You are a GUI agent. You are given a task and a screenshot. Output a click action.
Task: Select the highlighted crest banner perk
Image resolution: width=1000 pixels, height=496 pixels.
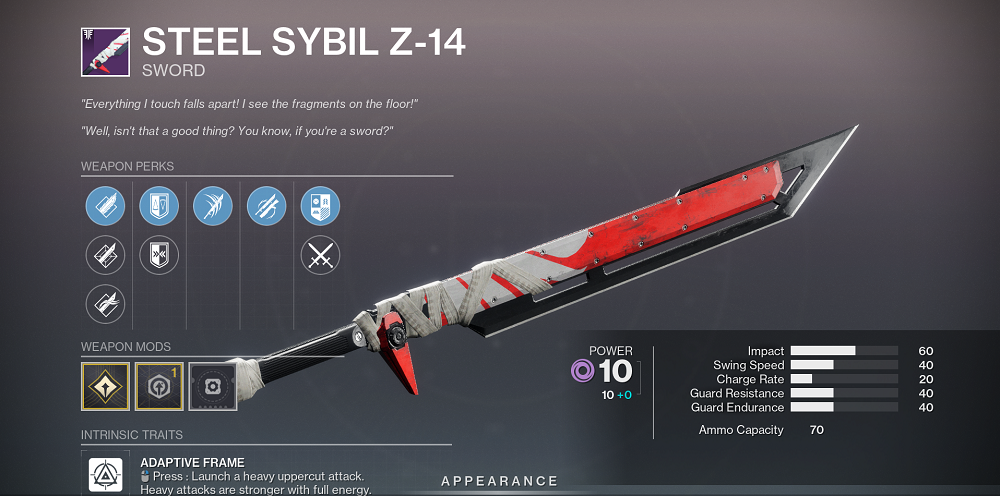pos(321,207)
